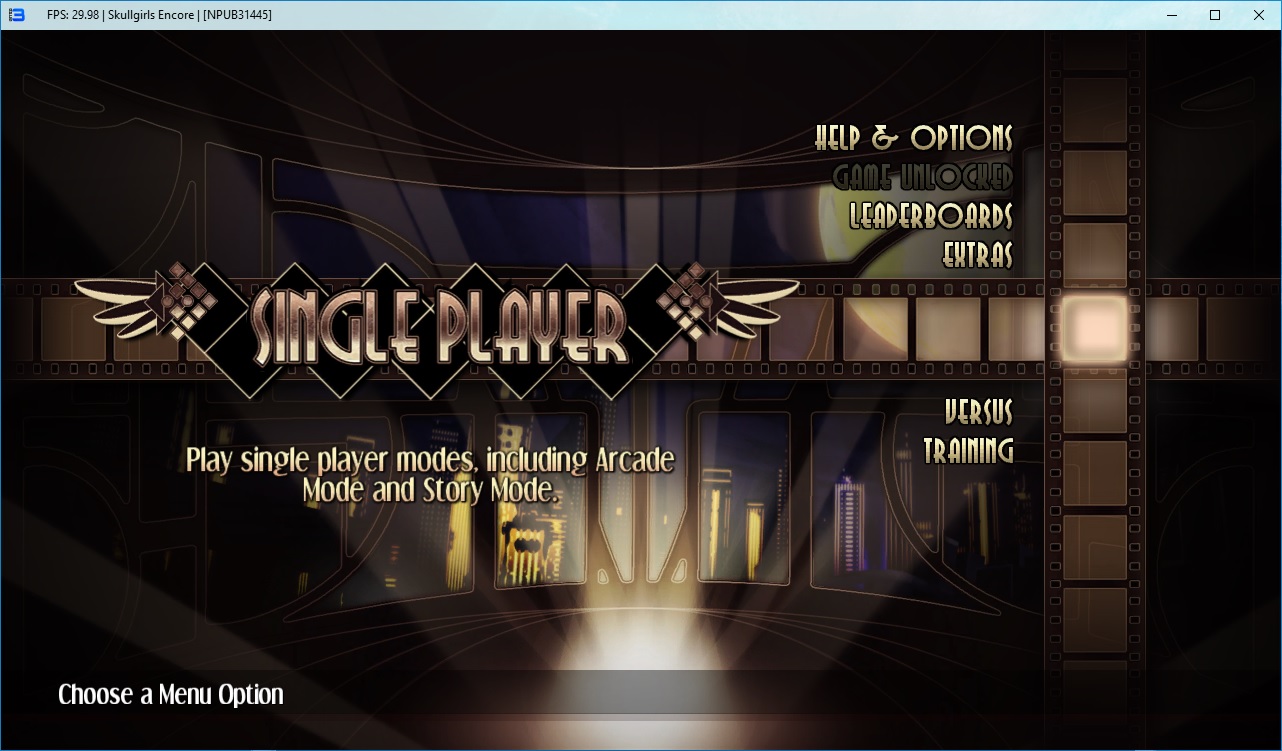Select the Versus mode
This screenshot has width=1282, height=751.
(978, 411)
